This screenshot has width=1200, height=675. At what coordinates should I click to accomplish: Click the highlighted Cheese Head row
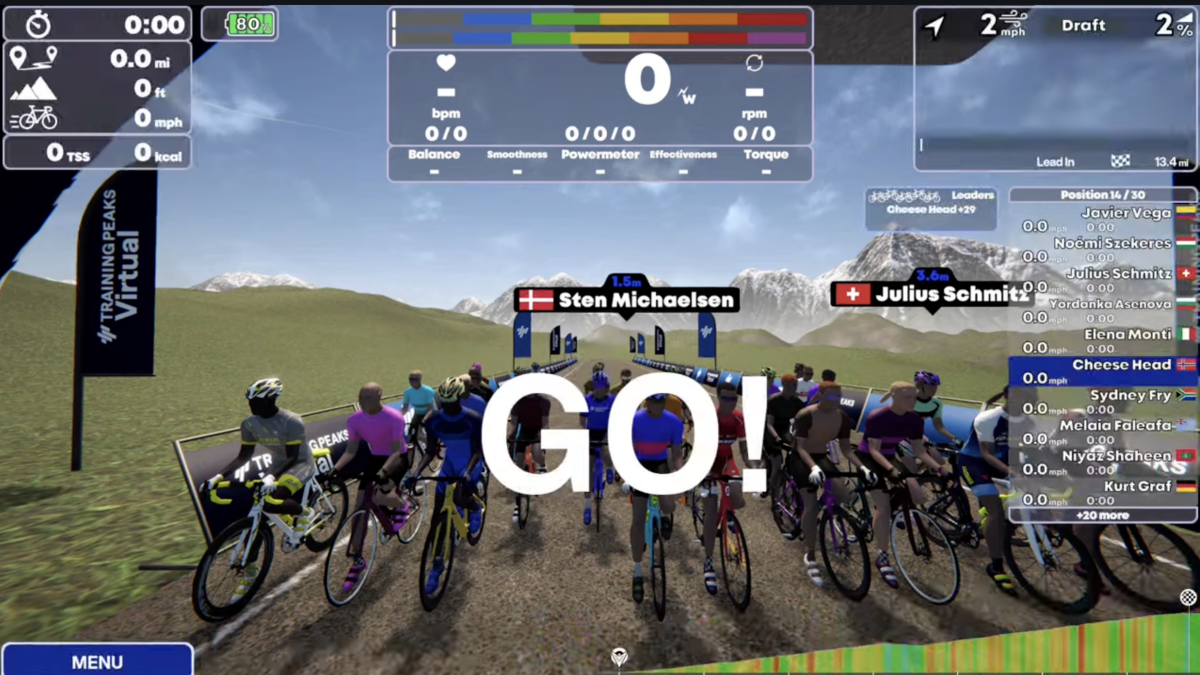point(1102,371)
